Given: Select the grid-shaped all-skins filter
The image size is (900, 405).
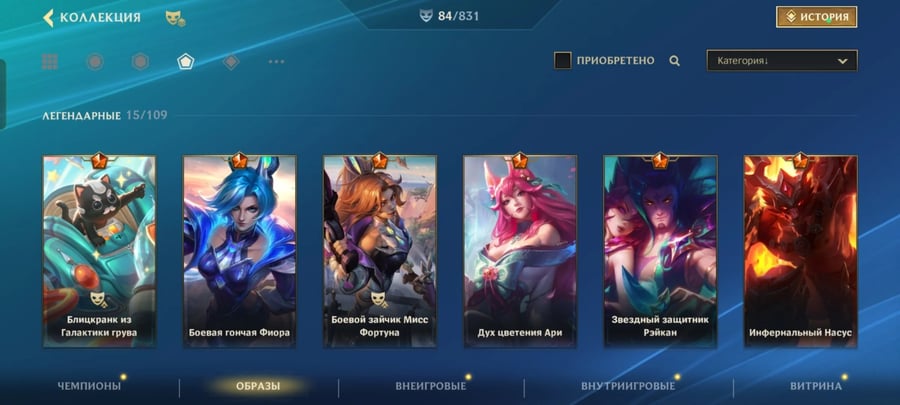Looking at the screenshot, I should [x=50, y=62].
